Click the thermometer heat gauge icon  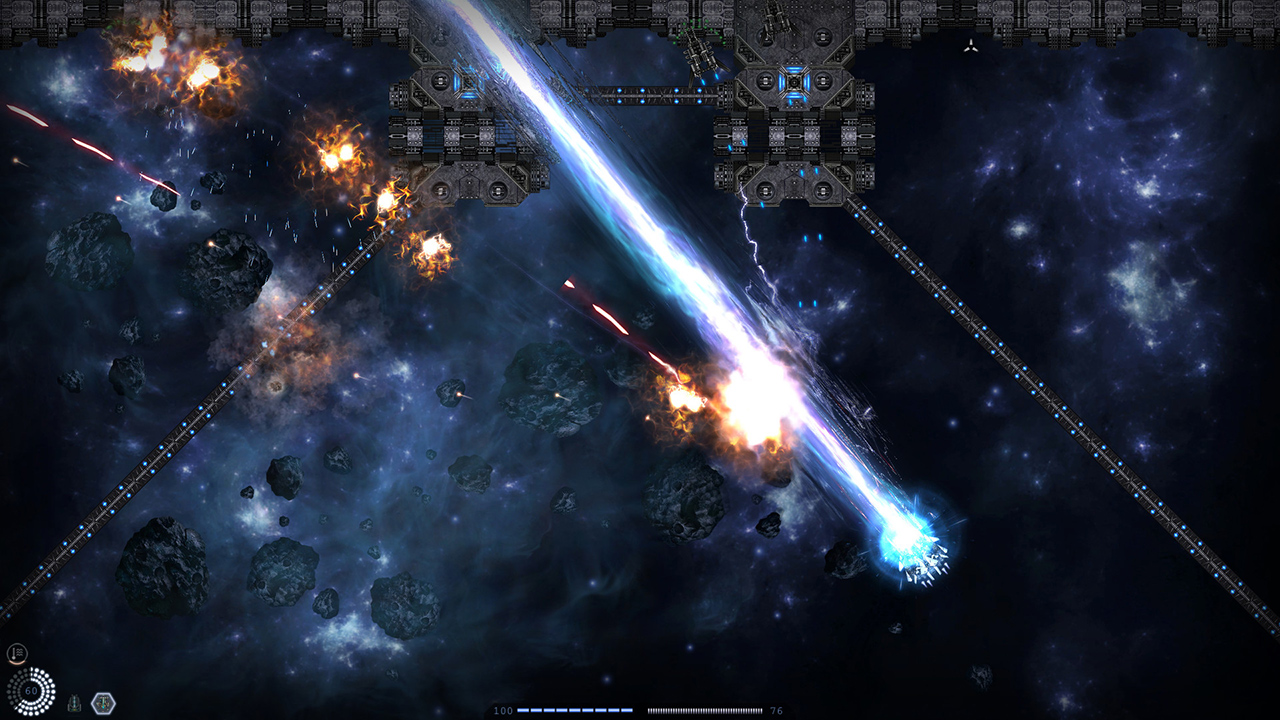[x=17, y=654]
